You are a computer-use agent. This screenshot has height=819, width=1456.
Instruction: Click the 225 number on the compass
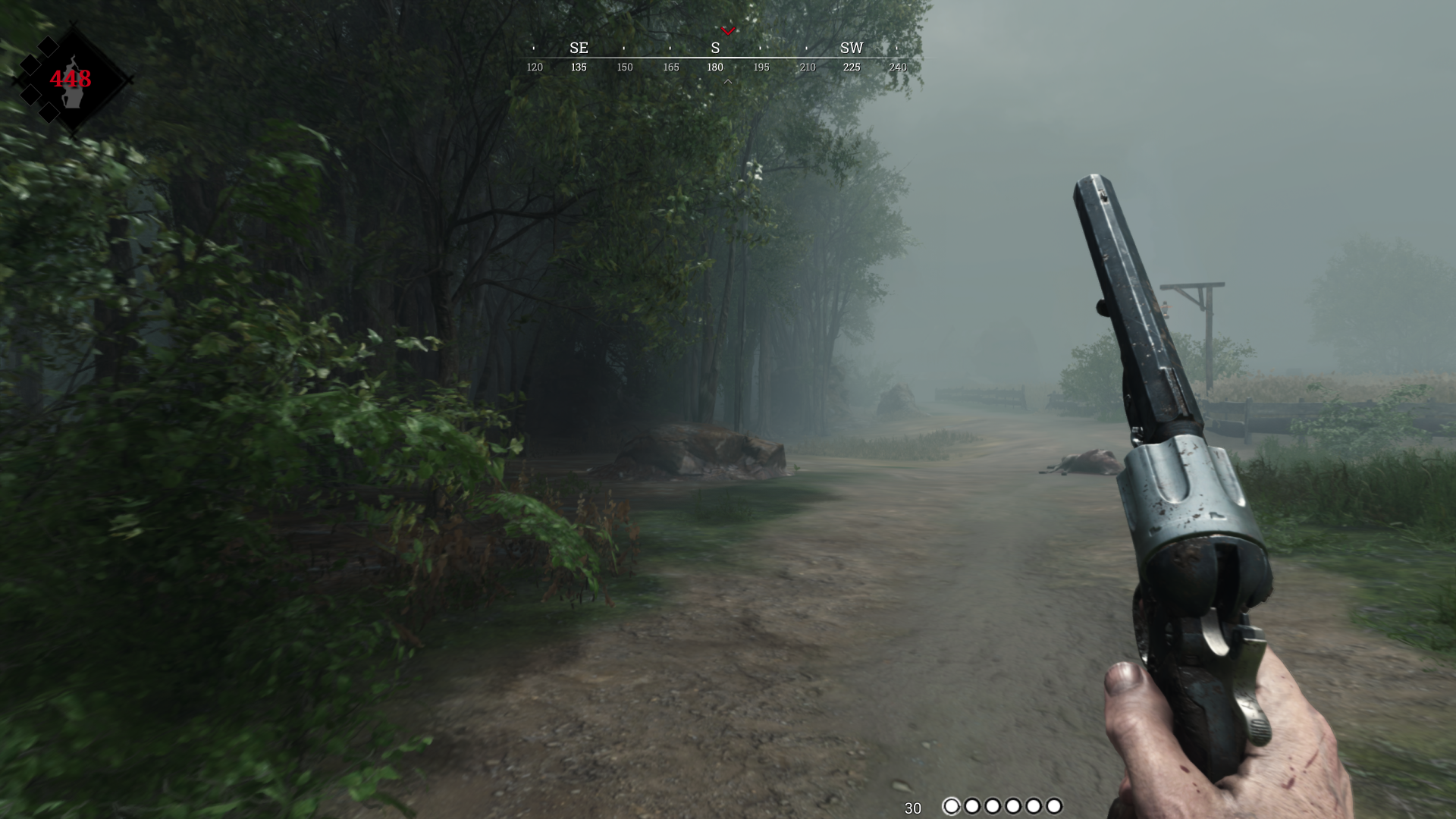point(851,67)
